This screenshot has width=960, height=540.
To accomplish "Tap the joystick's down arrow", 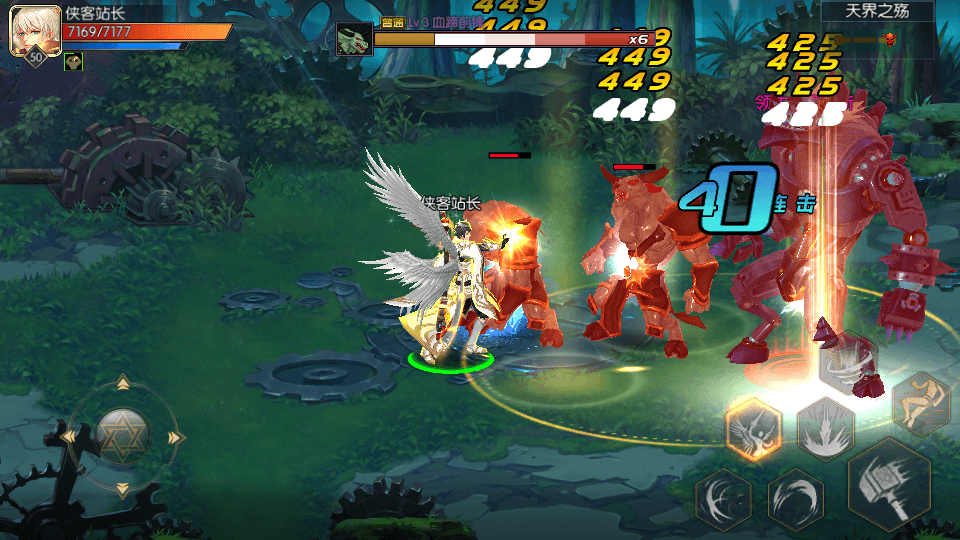I will tap(123, 490).
